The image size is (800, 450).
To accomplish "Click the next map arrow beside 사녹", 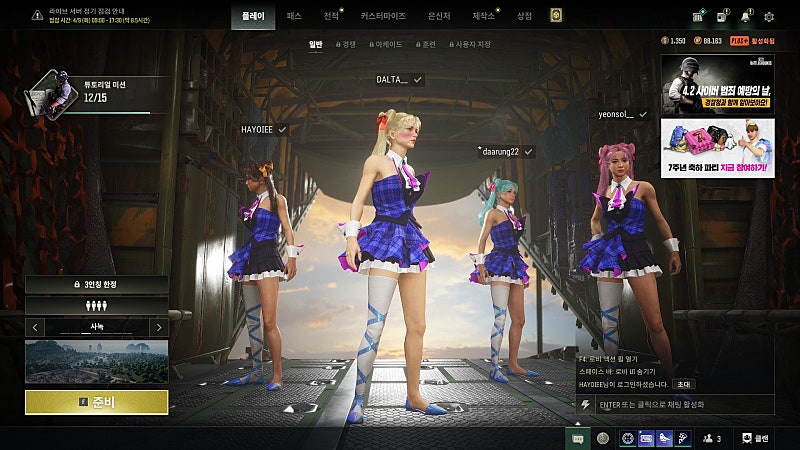I will 158,327.
